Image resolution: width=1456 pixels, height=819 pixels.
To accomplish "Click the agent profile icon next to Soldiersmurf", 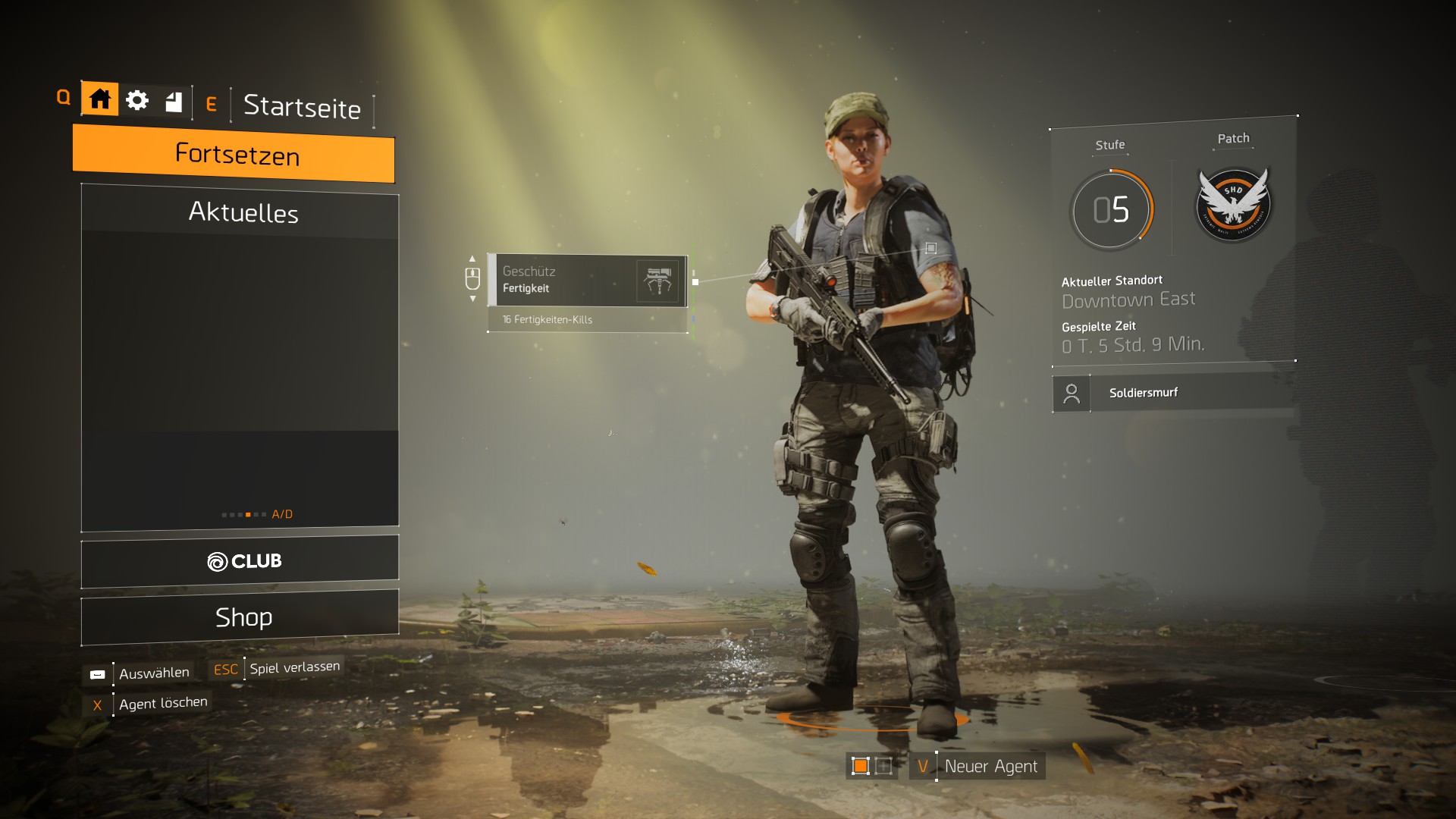I will 1072,393.
